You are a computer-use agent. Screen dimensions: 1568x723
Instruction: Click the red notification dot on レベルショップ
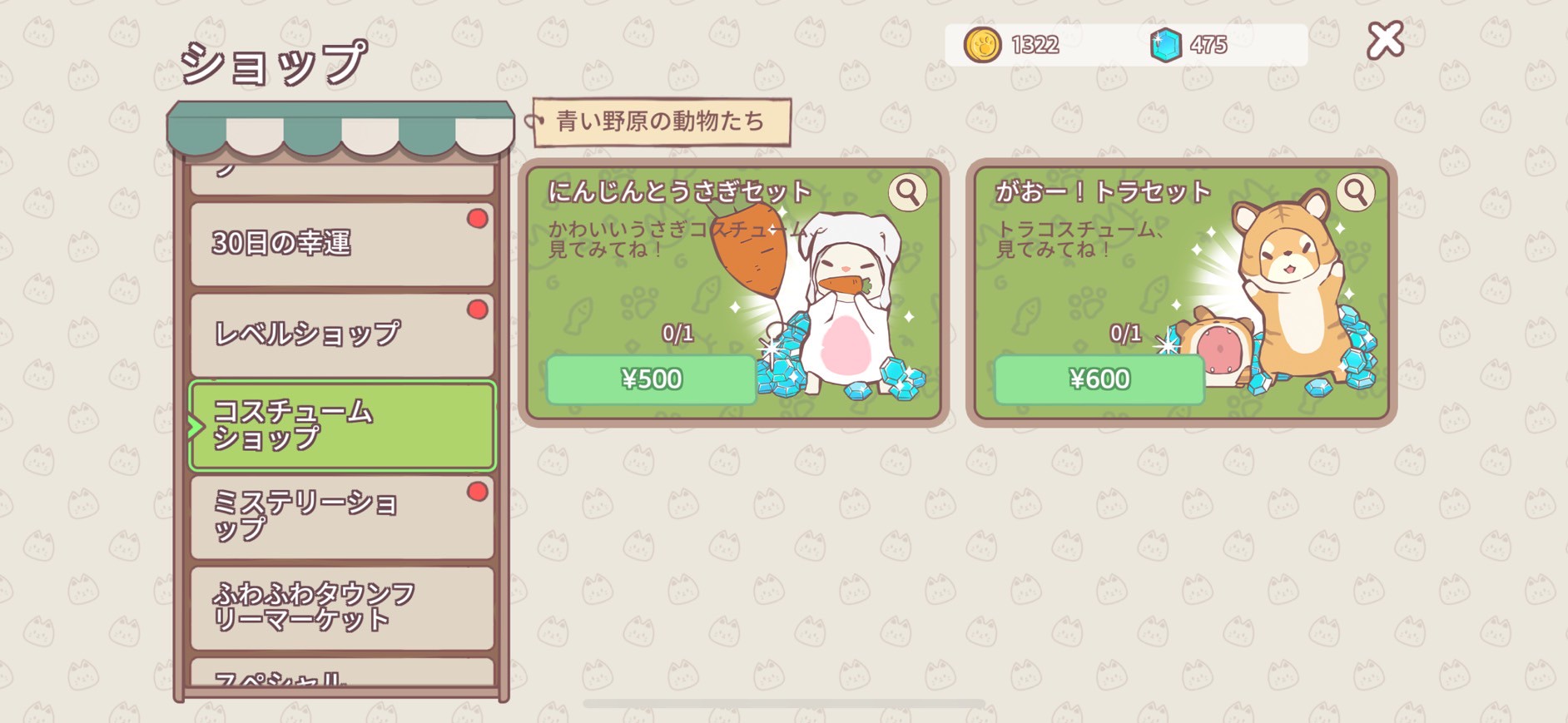(476, 308)
